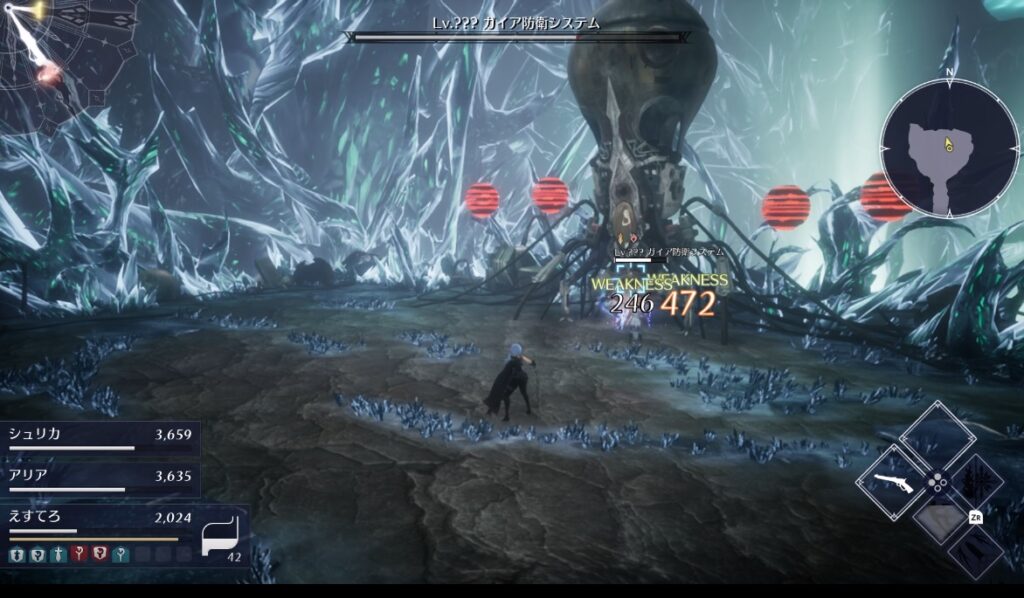Screen dimensions: 1024x598
Task: Click the white flask gauge icon
Action: coord(220,535)
